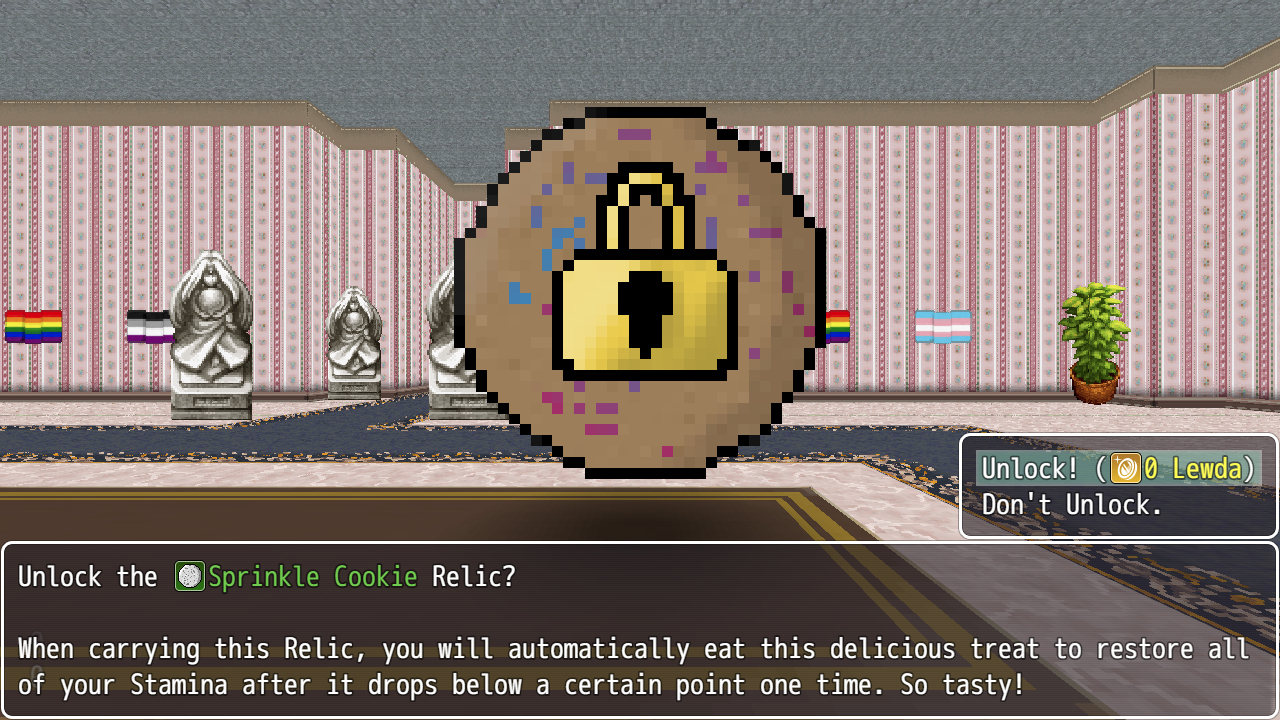Click the choice selection window
1280x720 pixels.
pyautogui.click(x=1118, y=486)
